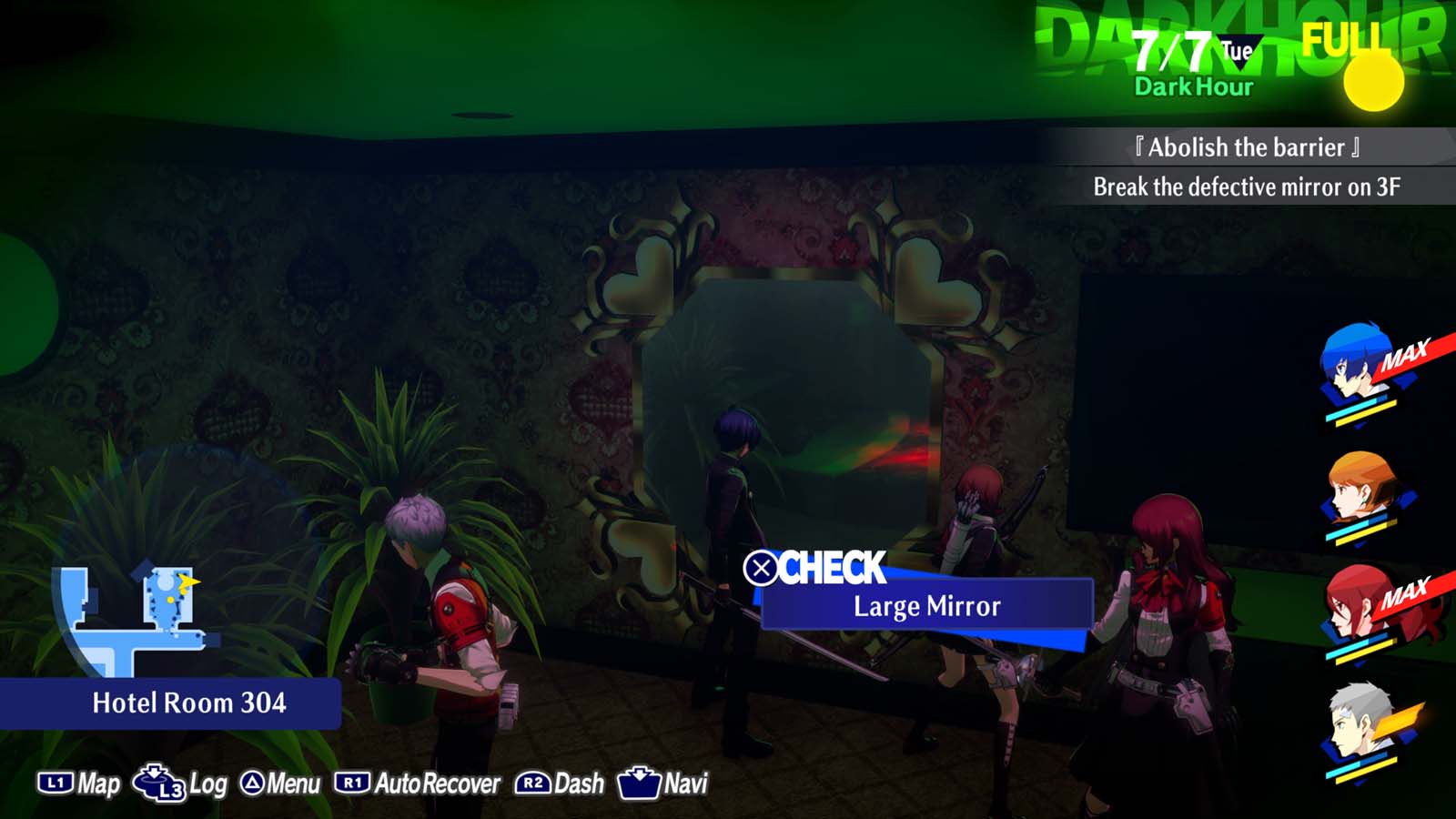Click the R1 AutoRecover icon

[x=350, y=781]
